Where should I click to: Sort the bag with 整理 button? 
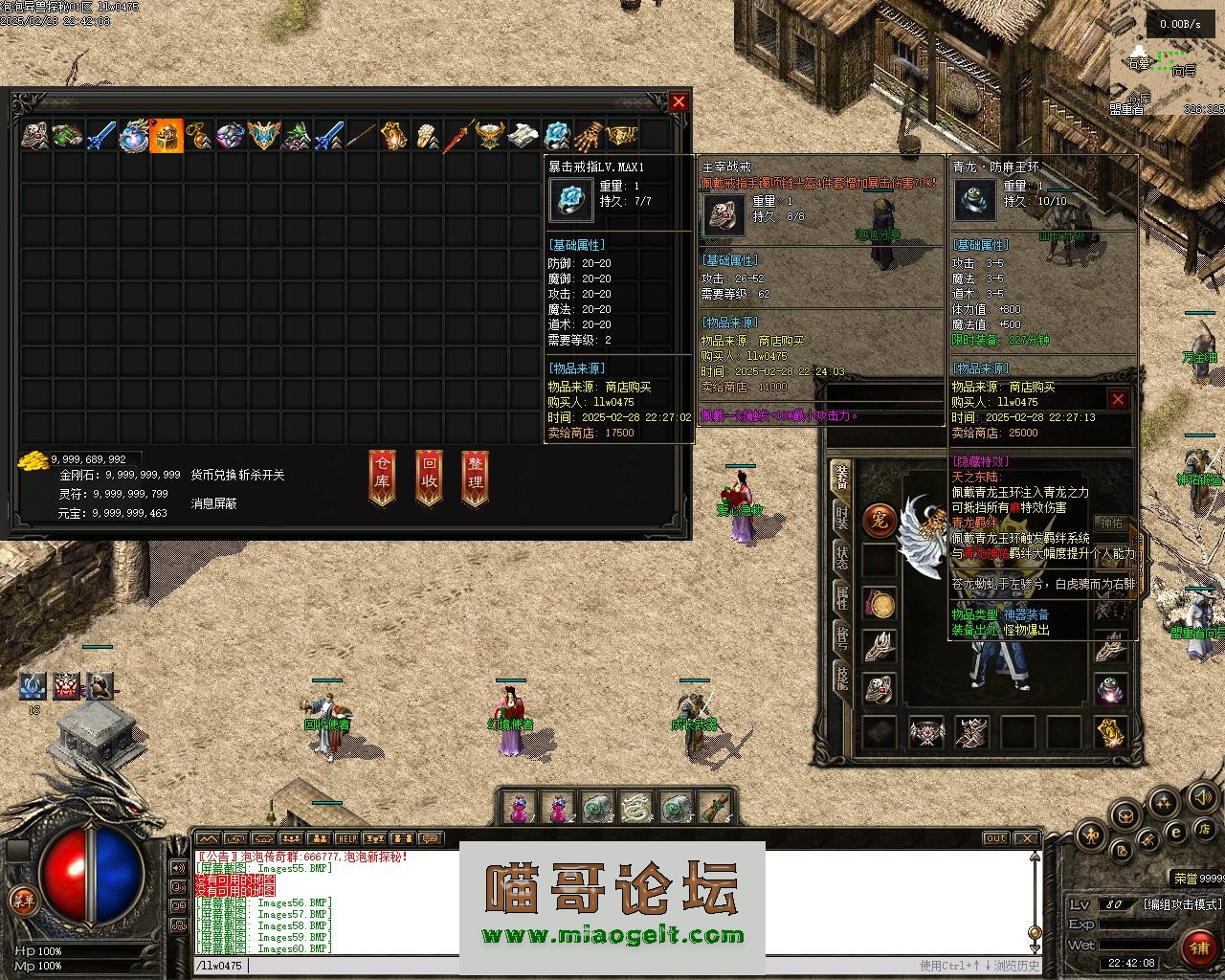coord(475,476)
